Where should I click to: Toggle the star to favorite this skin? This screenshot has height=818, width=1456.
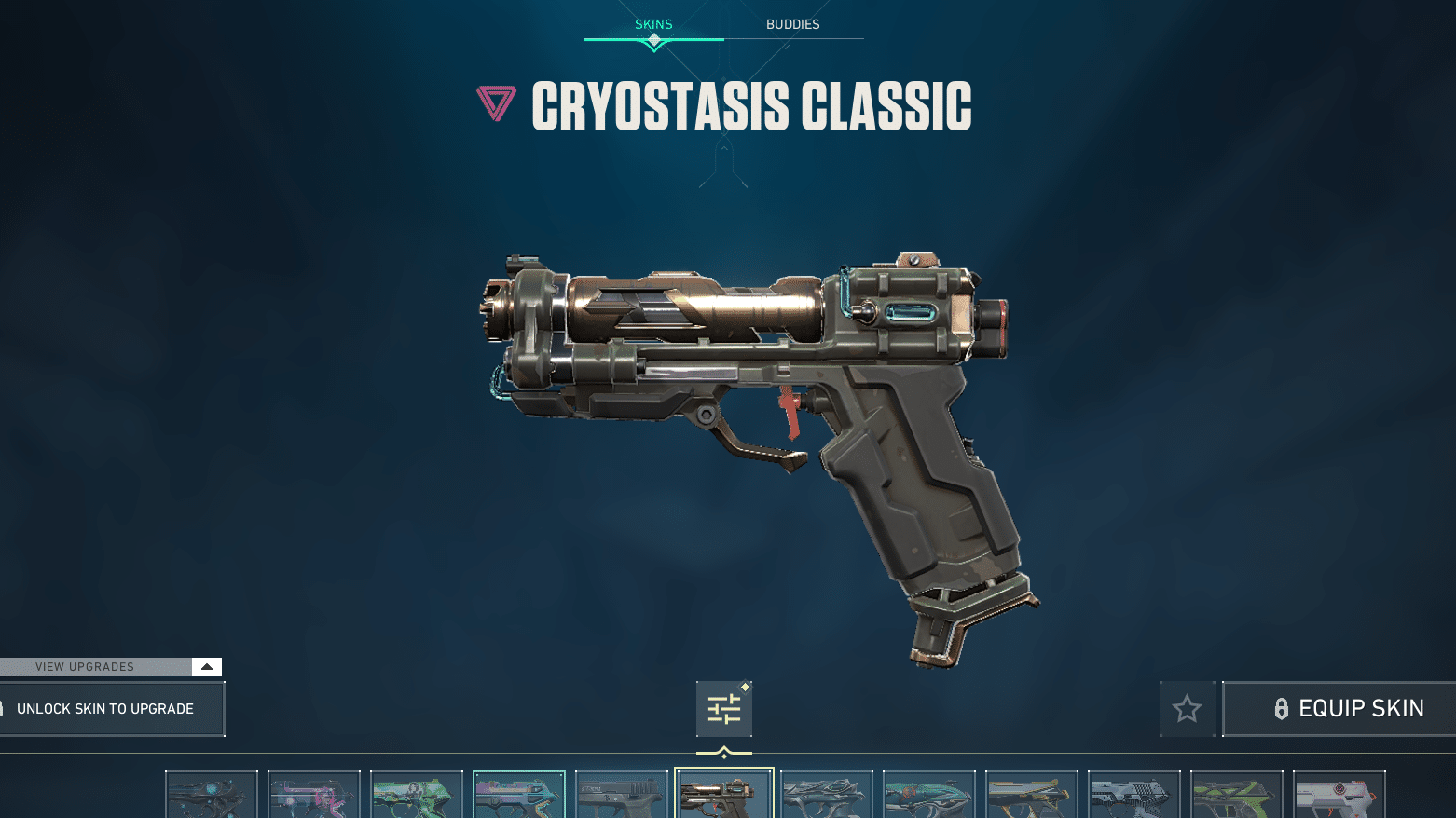1187,708
